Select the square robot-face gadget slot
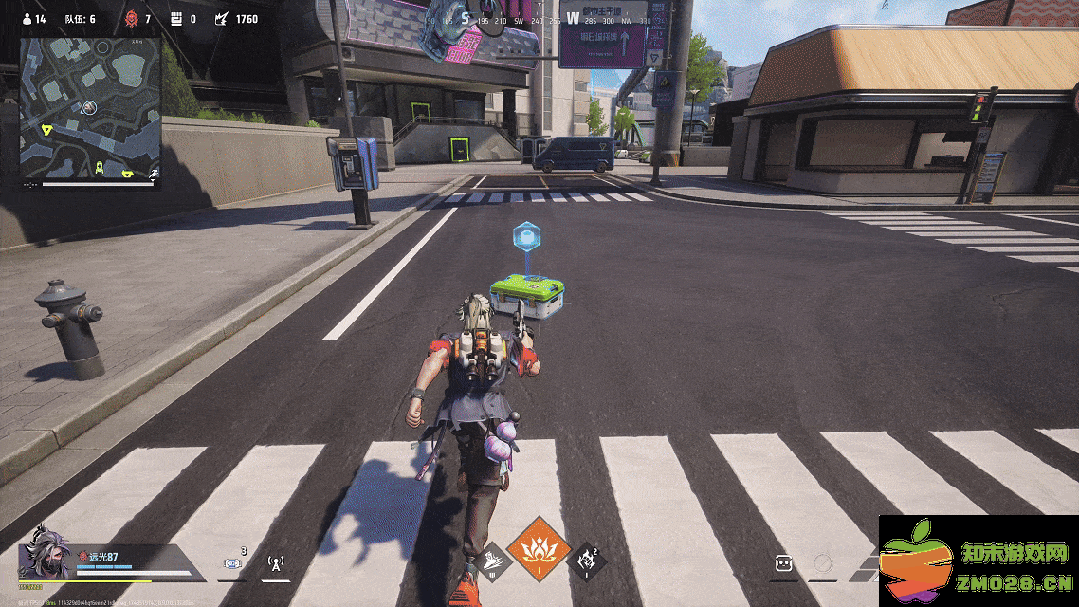This screenshot has width=1079, height=607. (785, 564)
